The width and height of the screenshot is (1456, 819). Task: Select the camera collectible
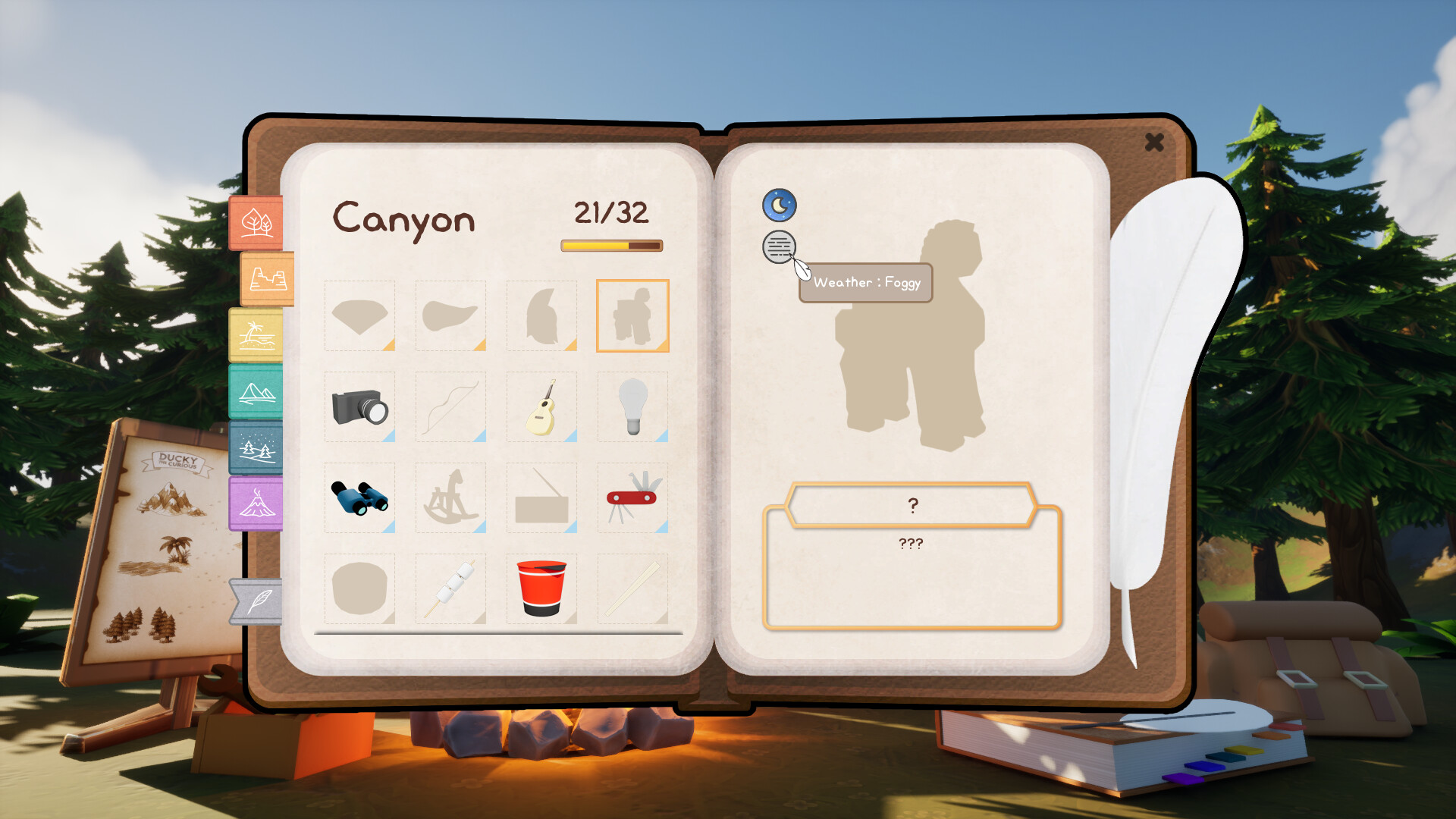click(x=359, y=408)
